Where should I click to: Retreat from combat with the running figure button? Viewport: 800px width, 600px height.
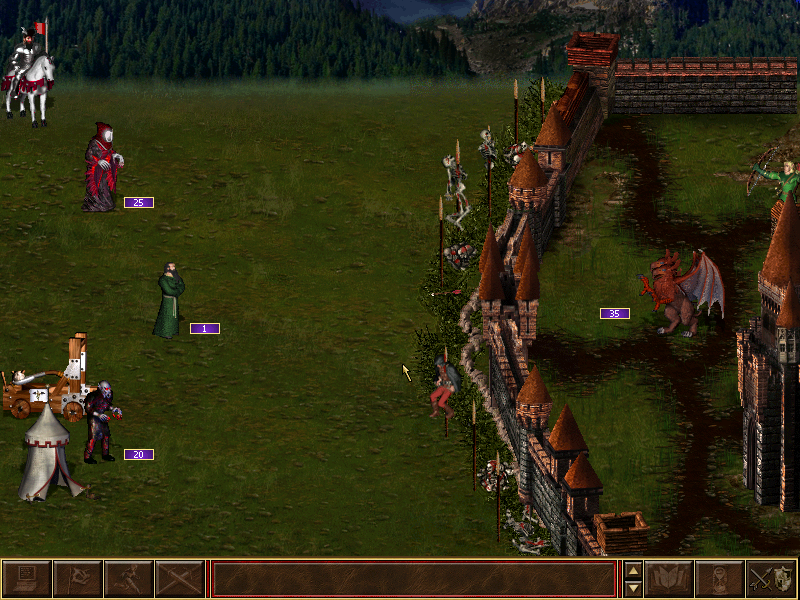click(x=129, y=579)
